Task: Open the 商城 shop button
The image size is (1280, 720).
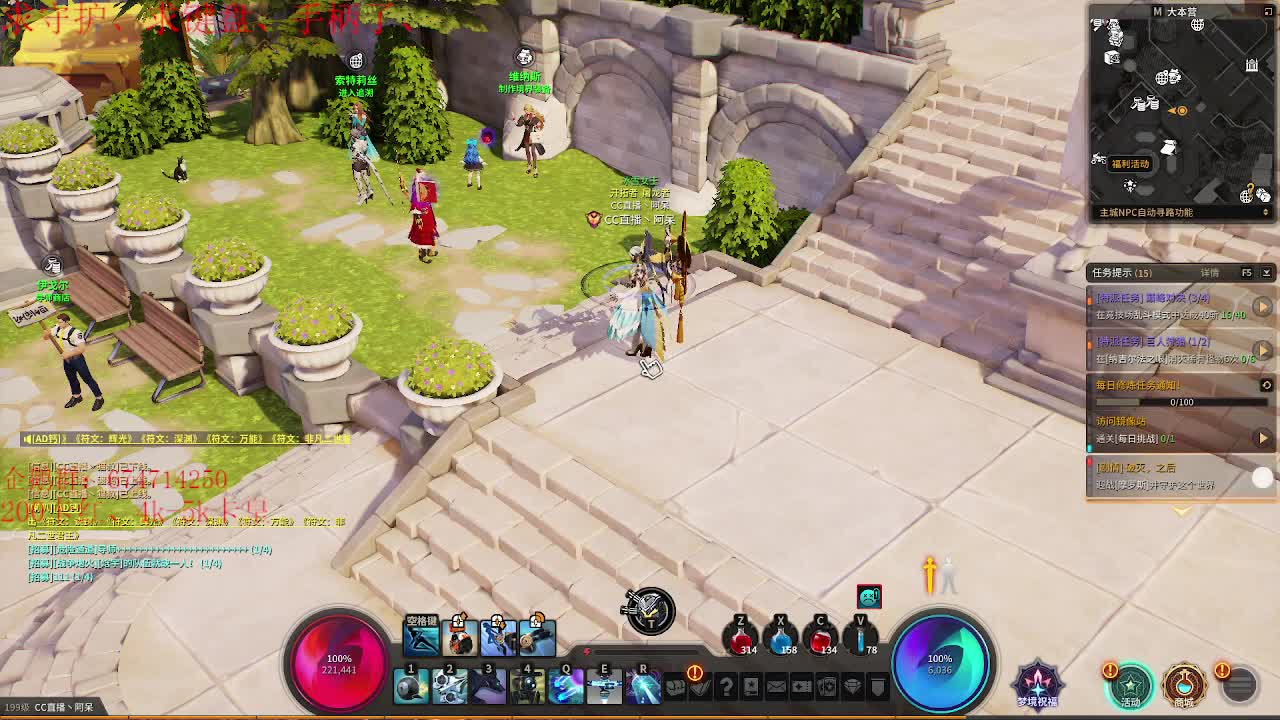Action: (1184, 685)
